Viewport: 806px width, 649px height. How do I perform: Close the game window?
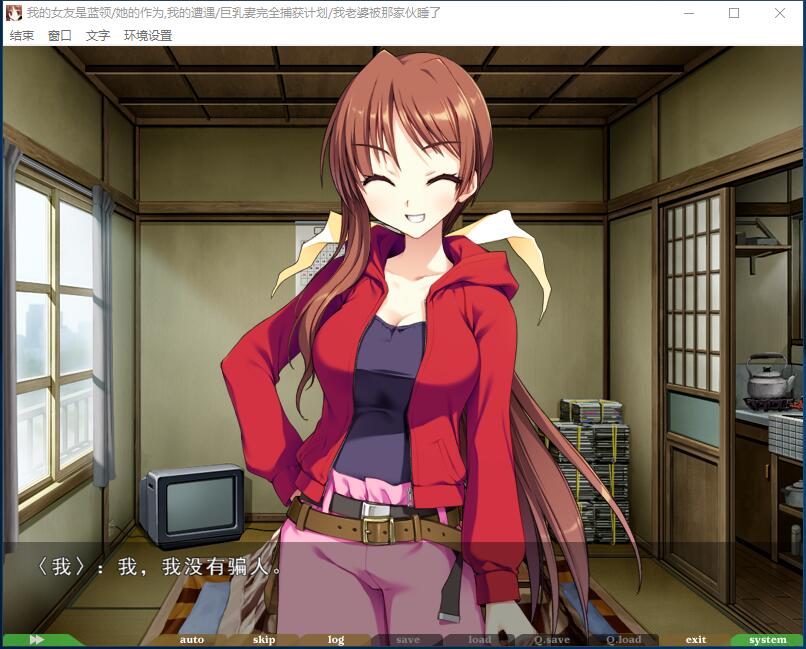pos(780,13)
